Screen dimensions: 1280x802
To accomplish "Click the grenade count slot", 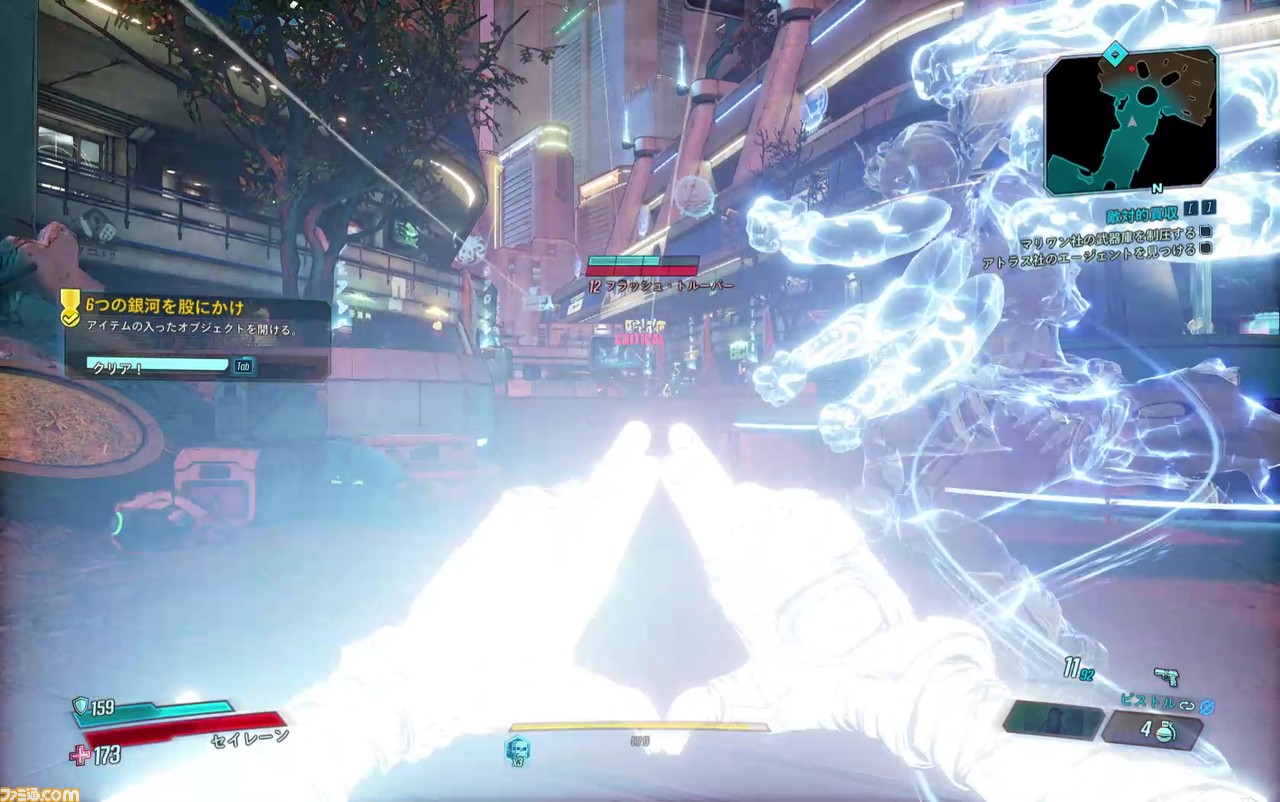I will [1151, 730].
